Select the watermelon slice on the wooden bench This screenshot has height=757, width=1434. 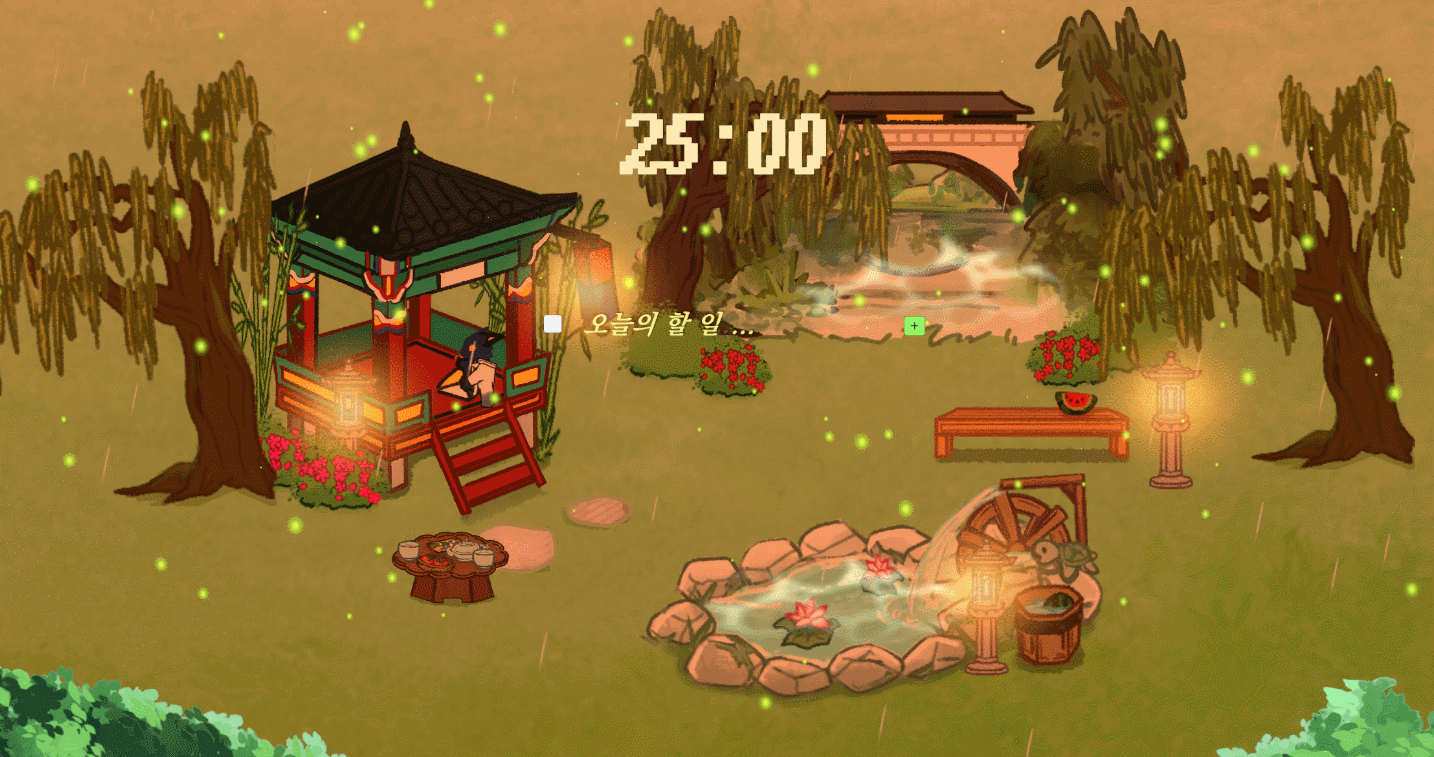[1077, 398]
